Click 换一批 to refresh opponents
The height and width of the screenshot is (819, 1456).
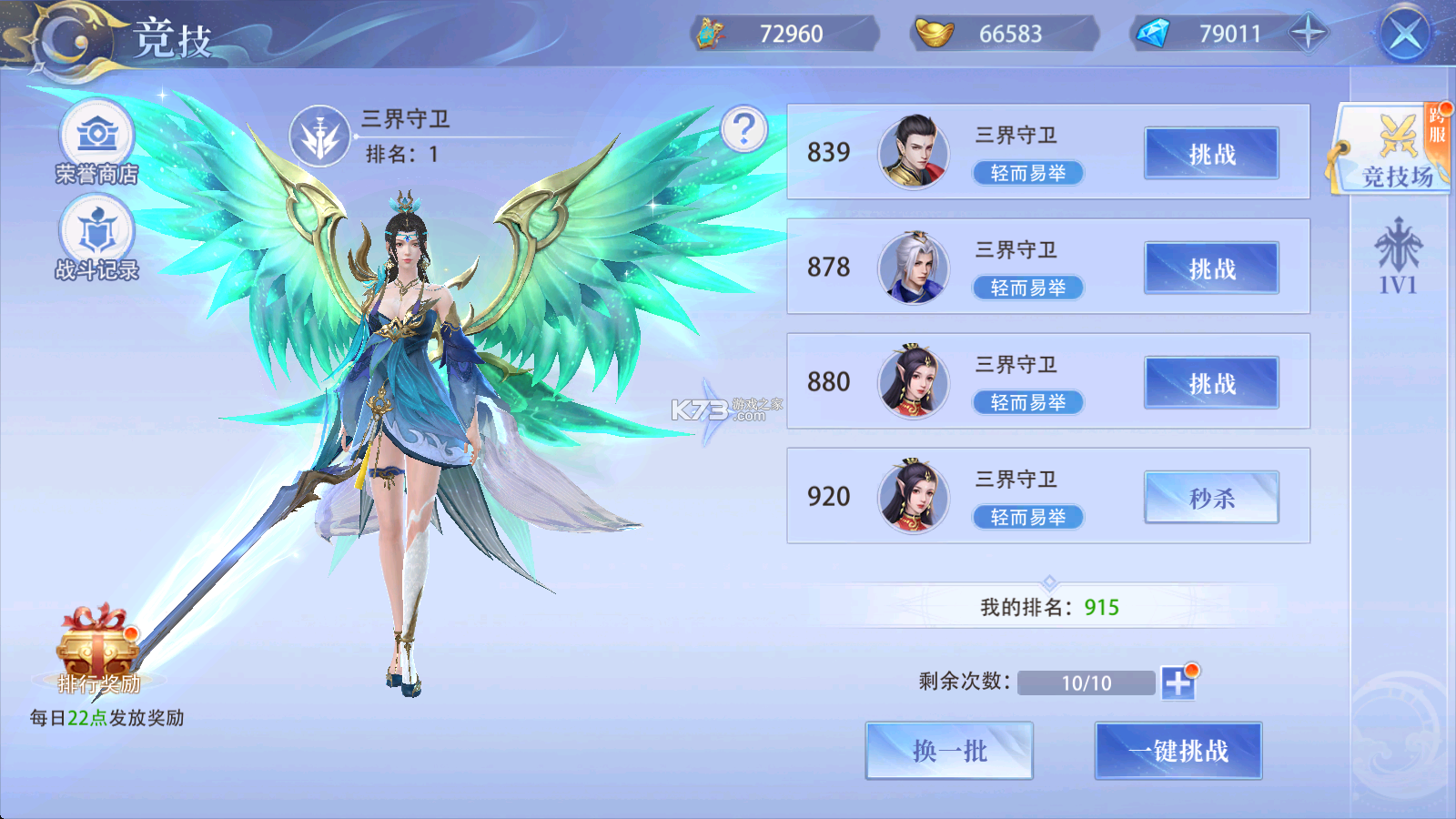[949, 751]
